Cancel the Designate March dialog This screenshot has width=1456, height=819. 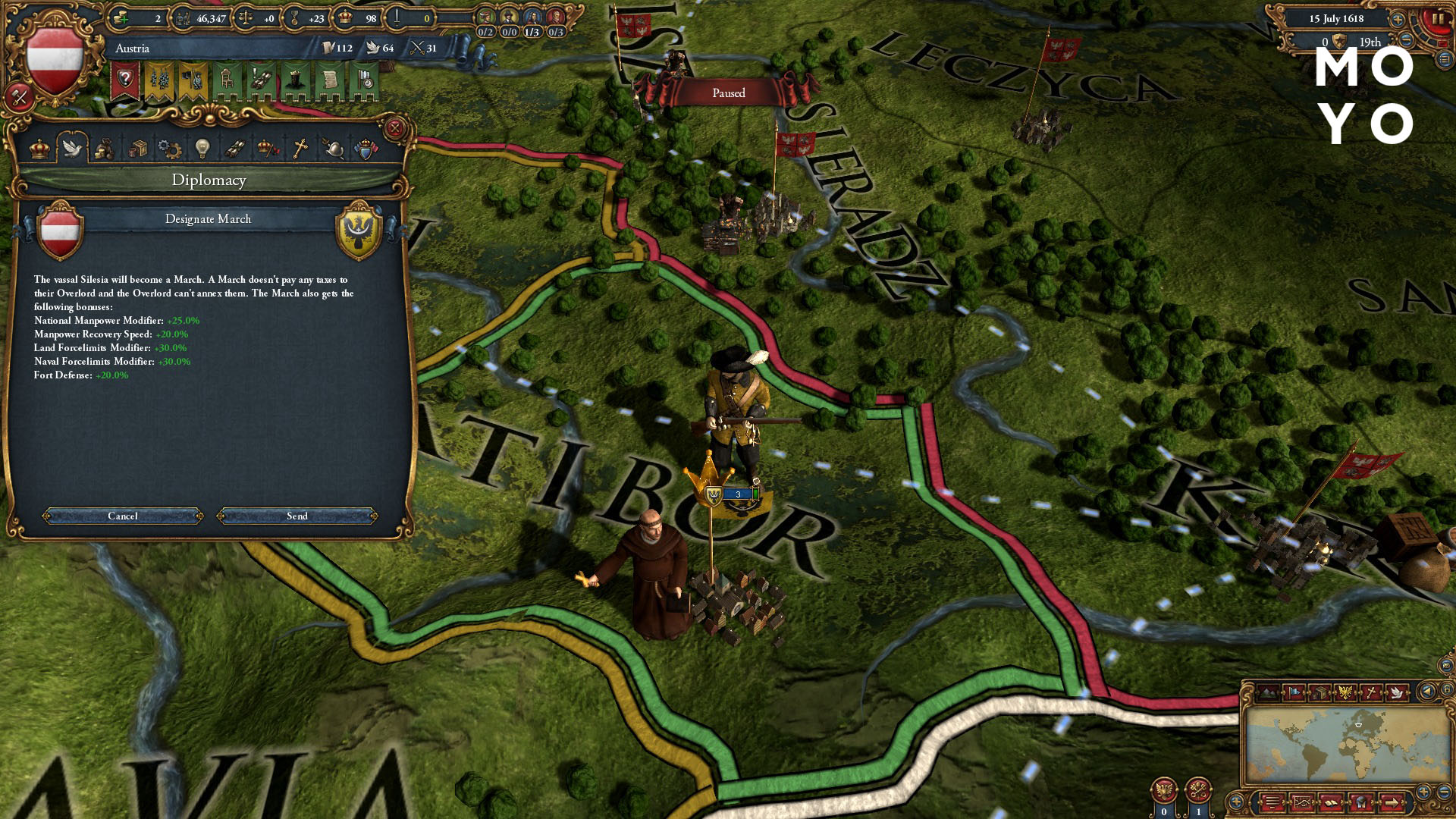(x=123, y=516)
